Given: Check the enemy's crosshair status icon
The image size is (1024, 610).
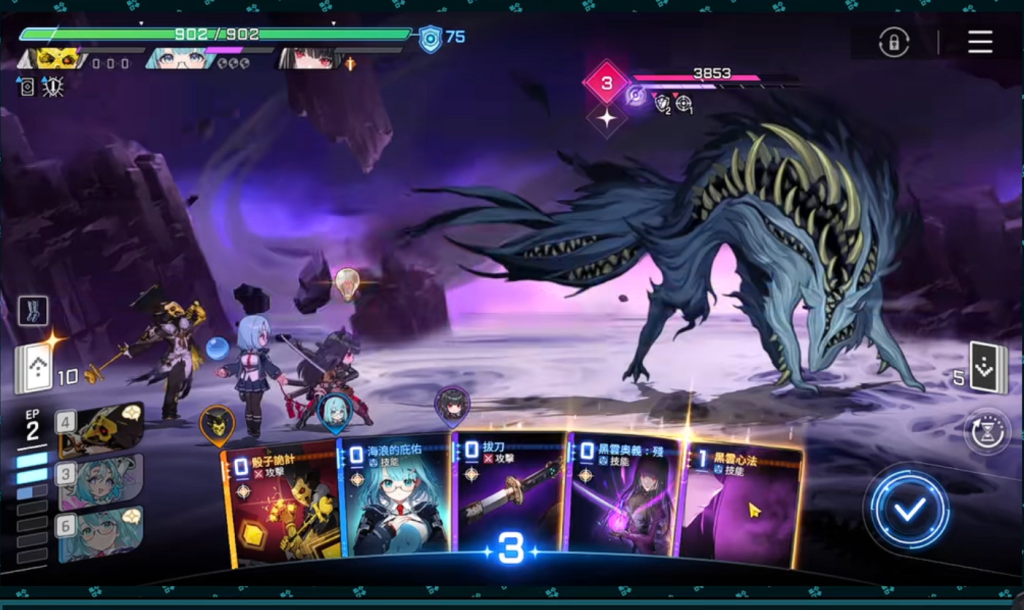Looking at the screenshot, I should click(x=684, y=101).
